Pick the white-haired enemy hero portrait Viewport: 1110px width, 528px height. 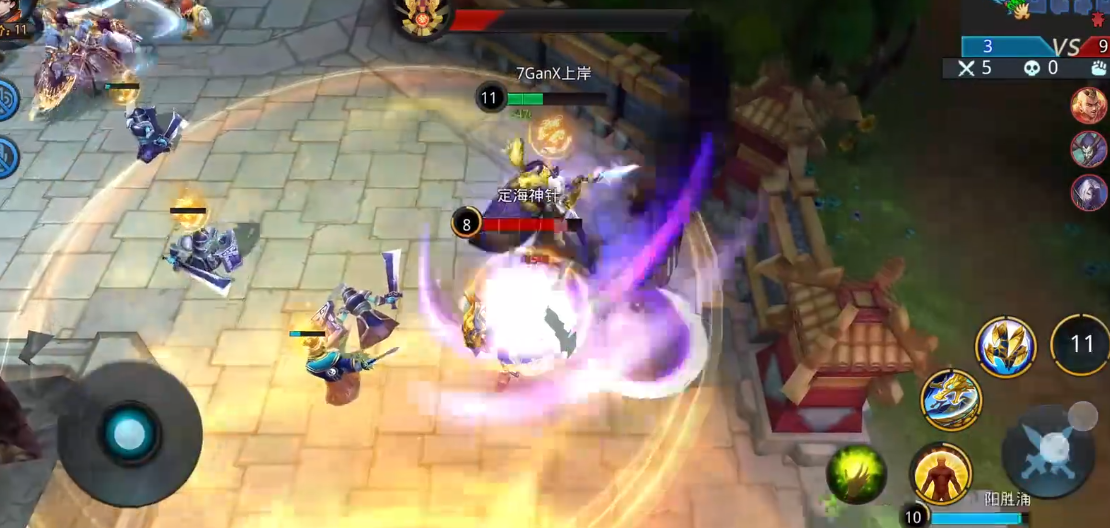1087,192
